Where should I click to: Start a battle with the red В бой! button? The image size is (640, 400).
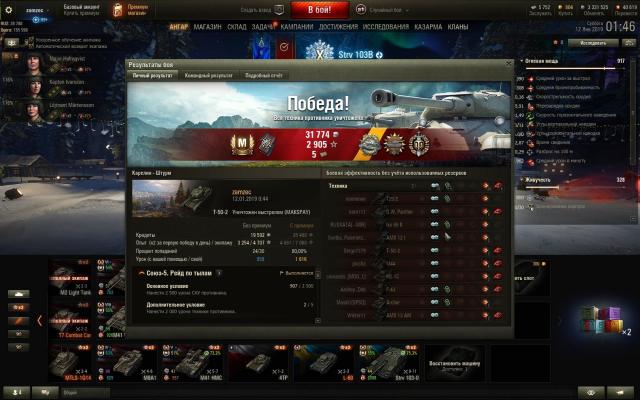(x=320, y=8)
